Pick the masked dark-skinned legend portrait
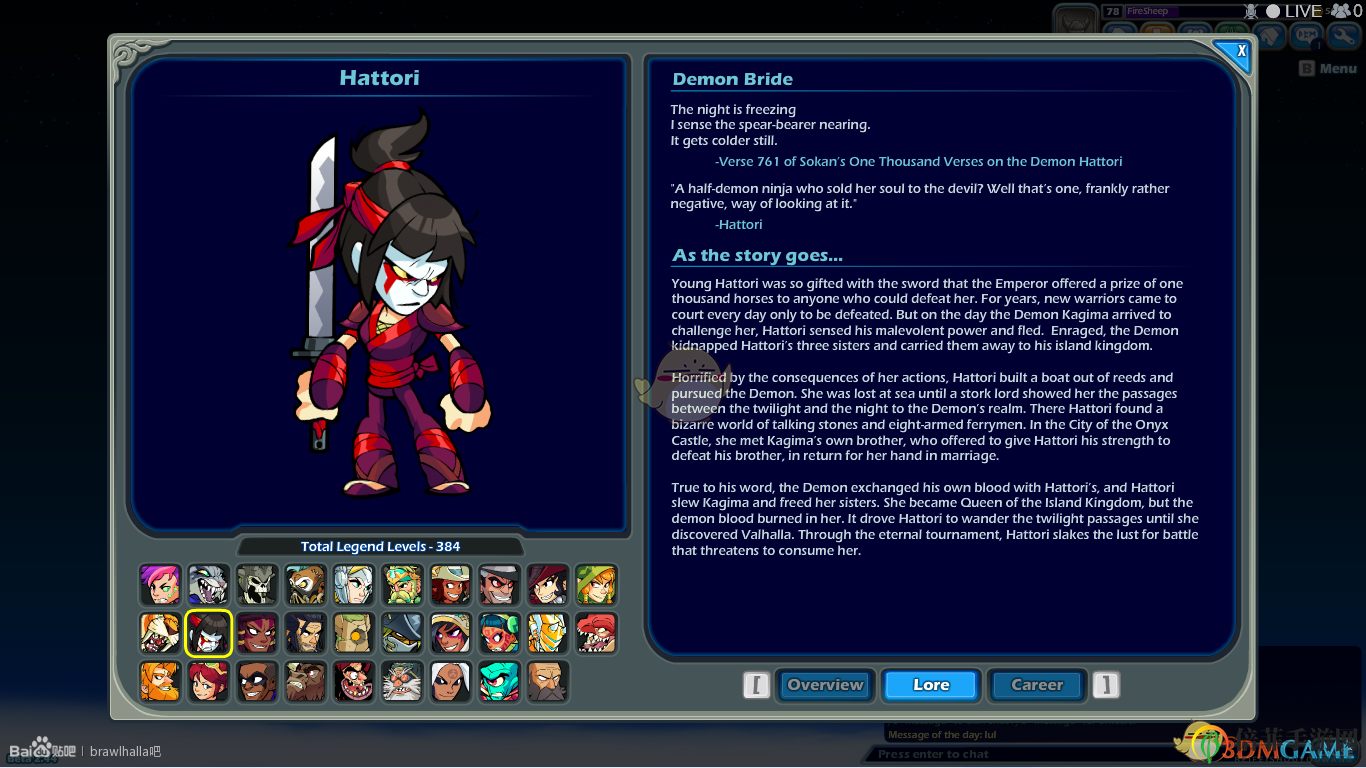 (257, 681)
